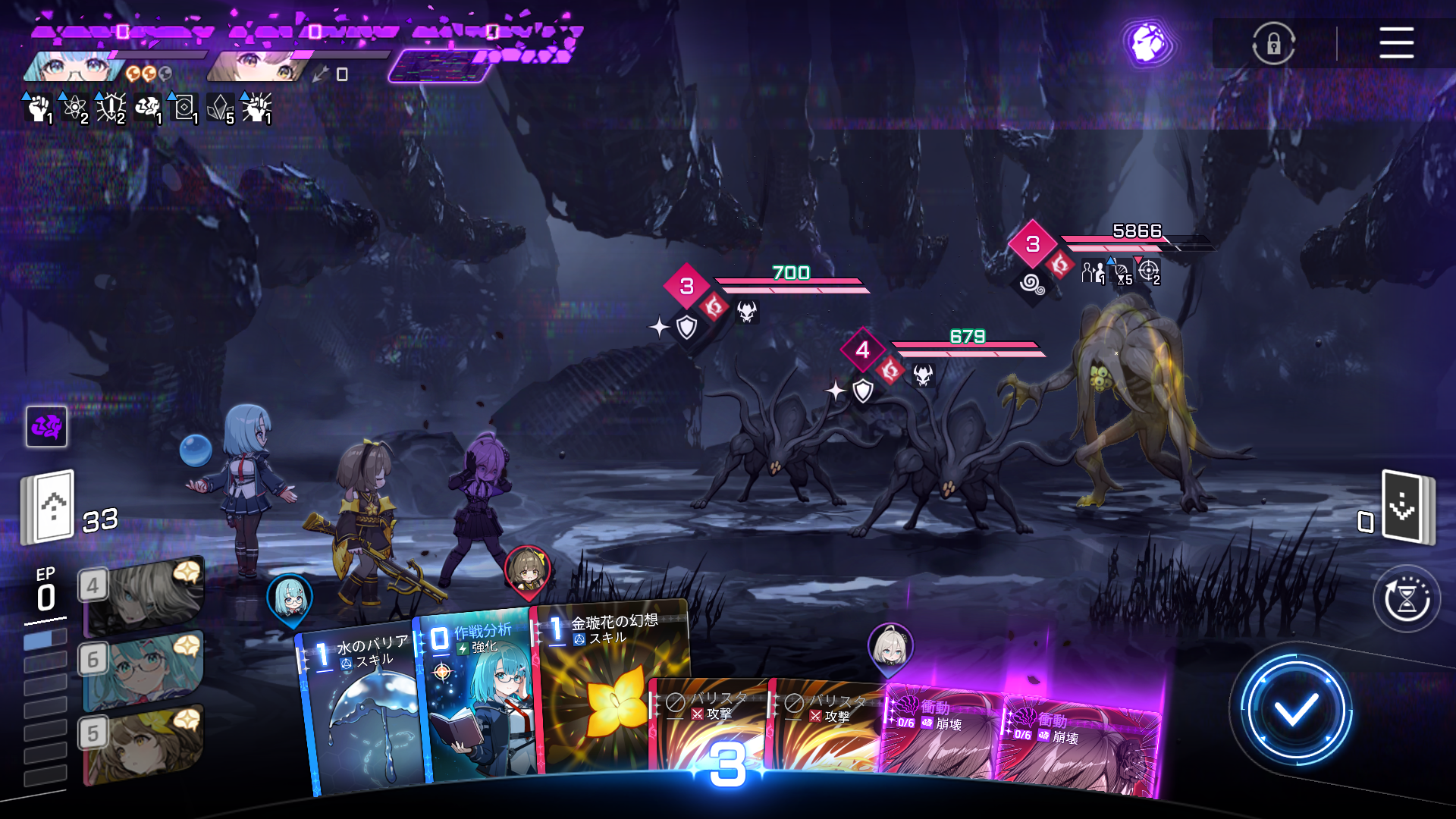1456x819 pixels.
Task: Target the 5866 HP boss enemy marker
Action: click(1033, 244)
